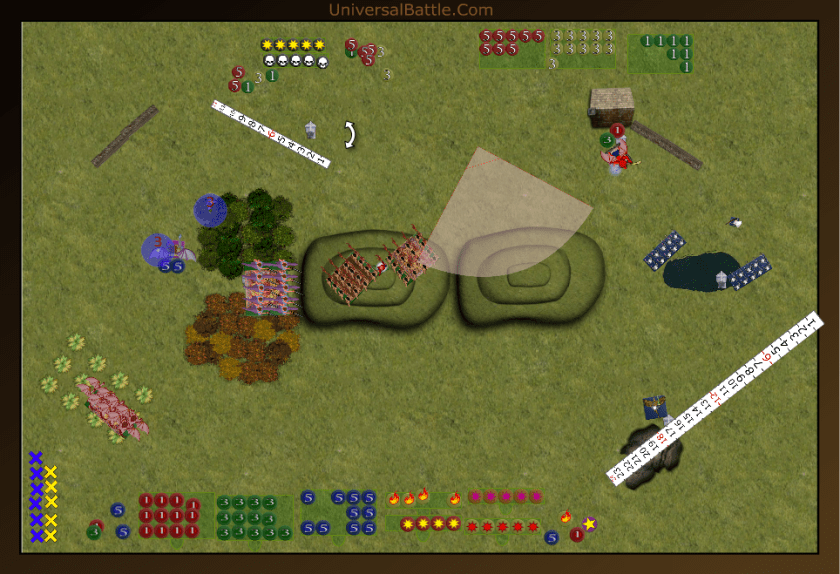Screen dimensions: 840x574
Task: Pick the yellow star on purple token
Action: point(589,523)
